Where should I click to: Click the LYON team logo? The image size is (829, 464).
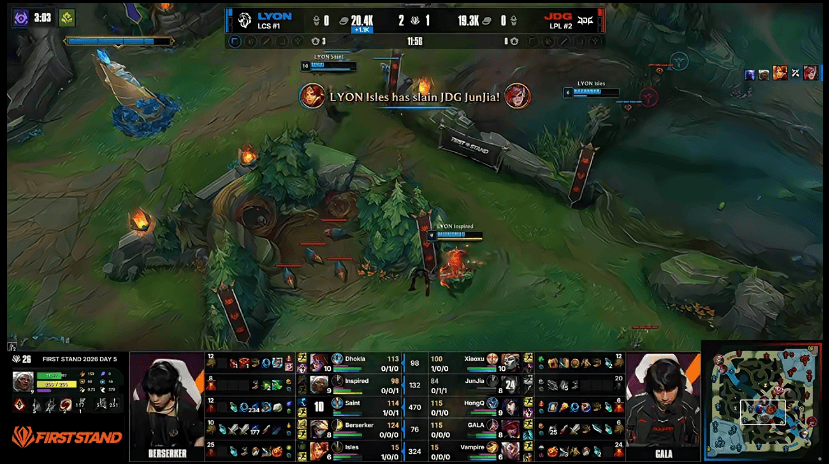point(243,20)
